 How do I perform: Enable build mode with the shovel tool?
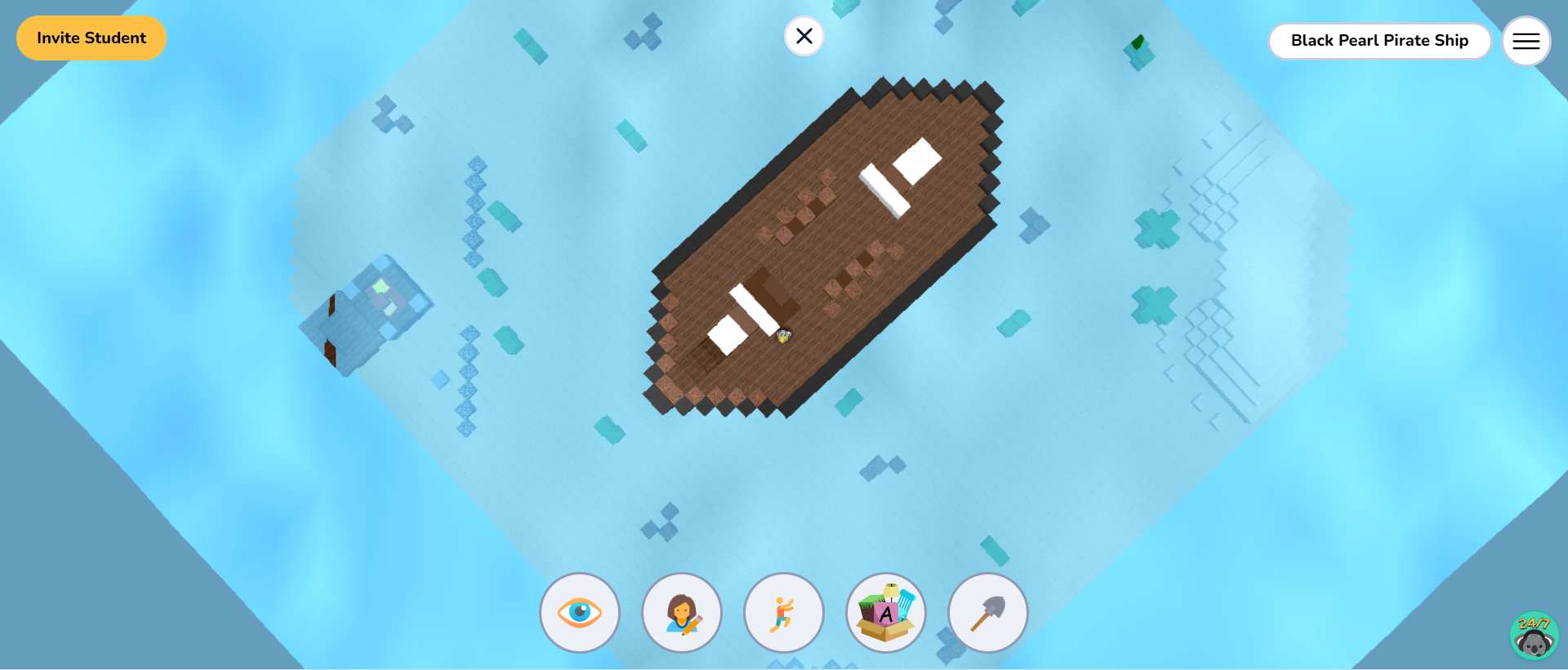tap(987, 613)
